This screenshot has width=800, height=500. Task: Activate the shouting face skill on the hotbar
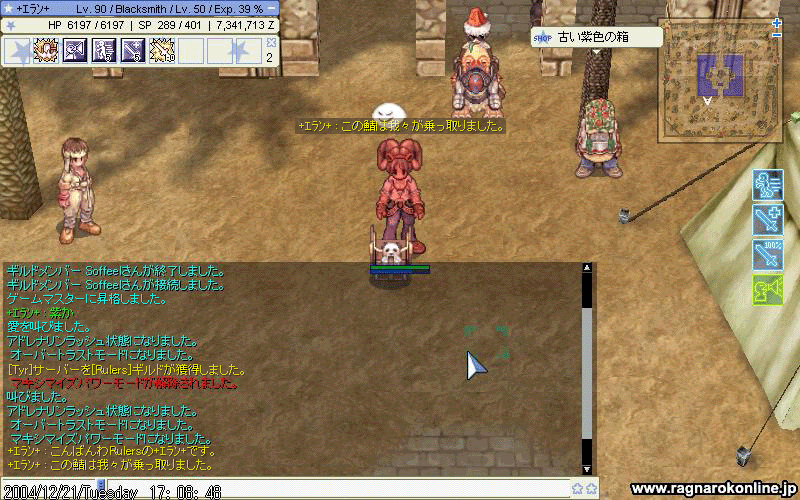click(x=75, y=50)
